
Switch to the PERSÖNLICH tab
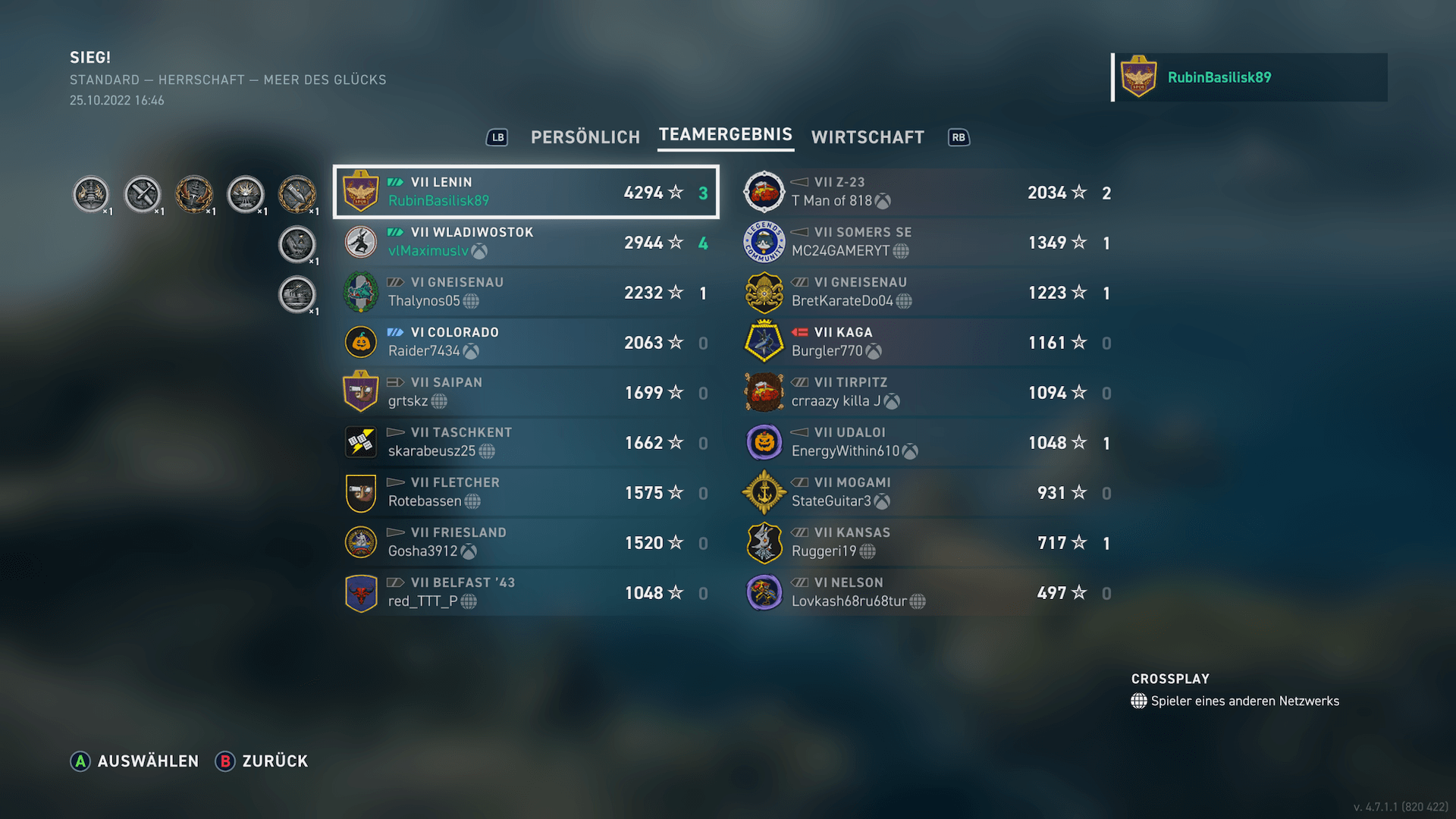585,136
